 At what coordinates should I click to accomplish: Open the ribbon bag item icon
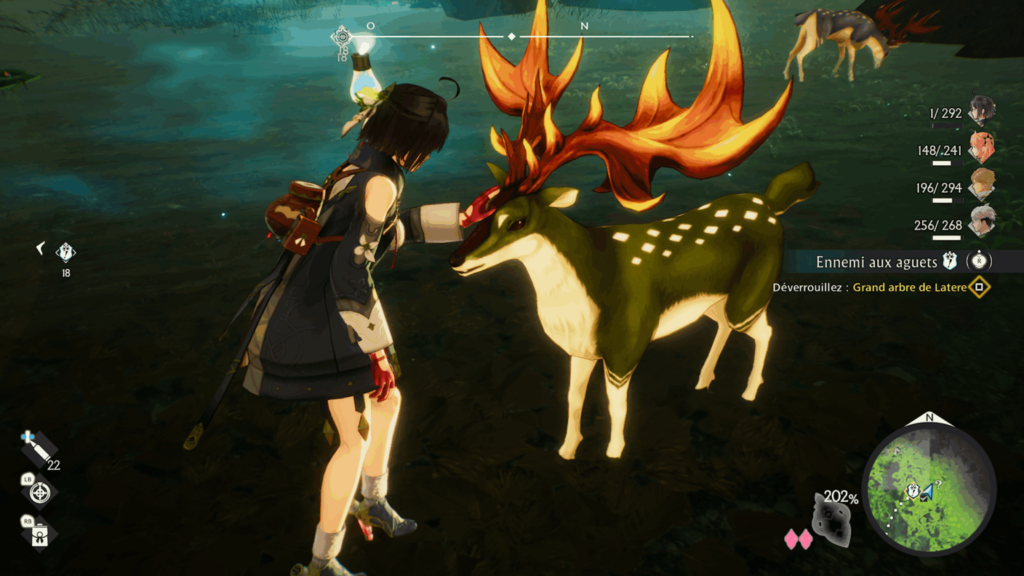(x=40, y=531)
